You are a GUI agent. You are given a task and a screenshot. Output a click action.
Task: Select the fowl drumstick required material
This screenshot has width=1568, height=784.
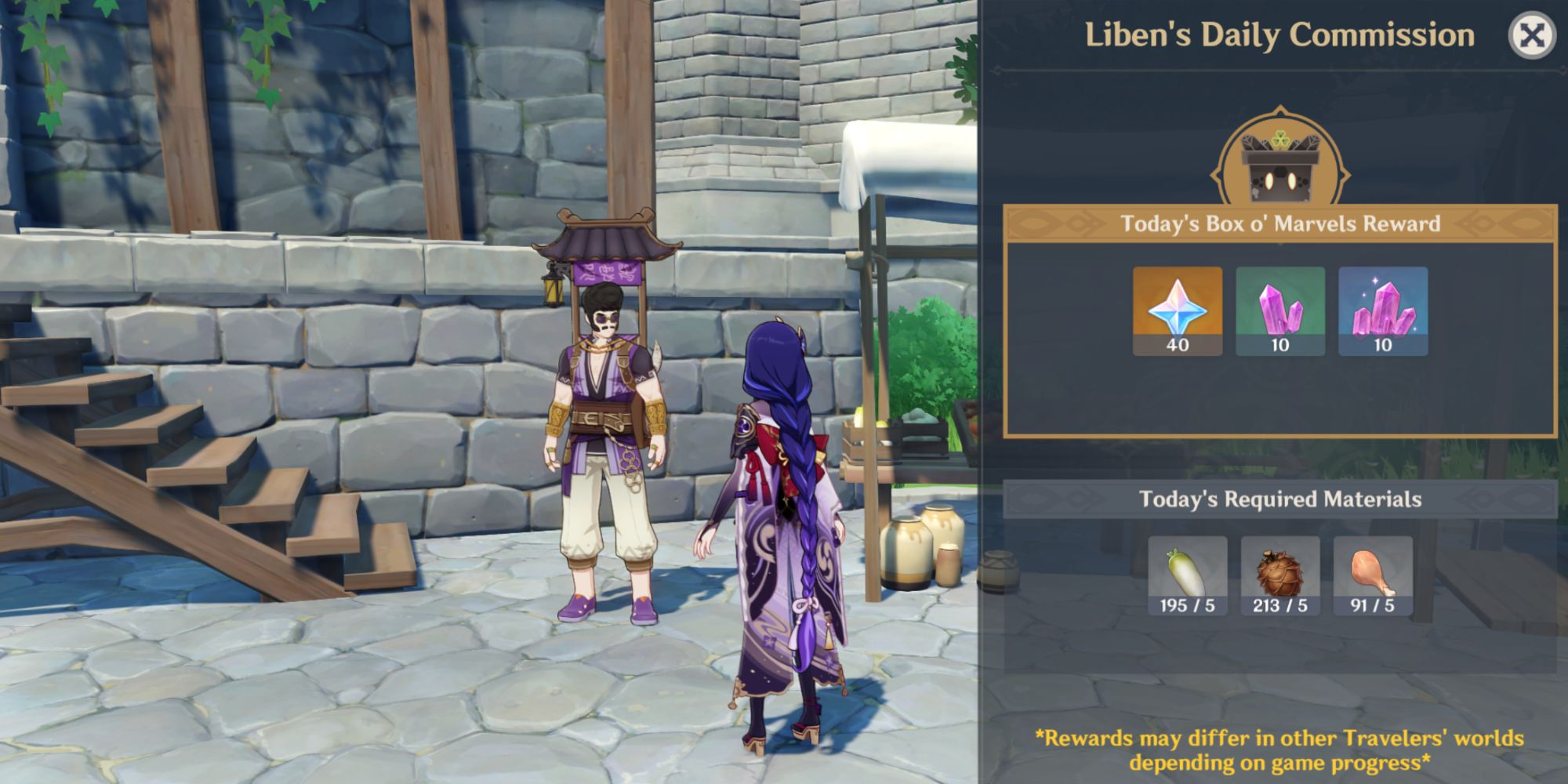[1372, 576]
